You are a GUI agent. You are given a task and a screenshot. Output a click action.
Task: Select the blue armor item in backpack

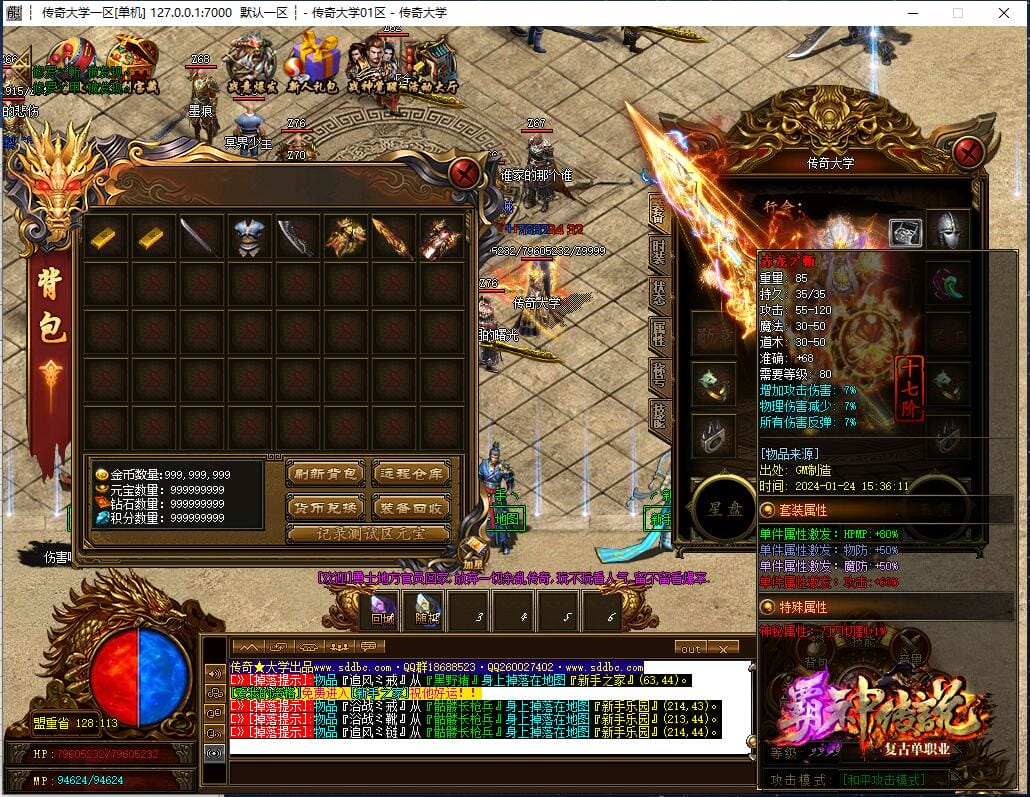pyautogui.click(x=250, y=237)
